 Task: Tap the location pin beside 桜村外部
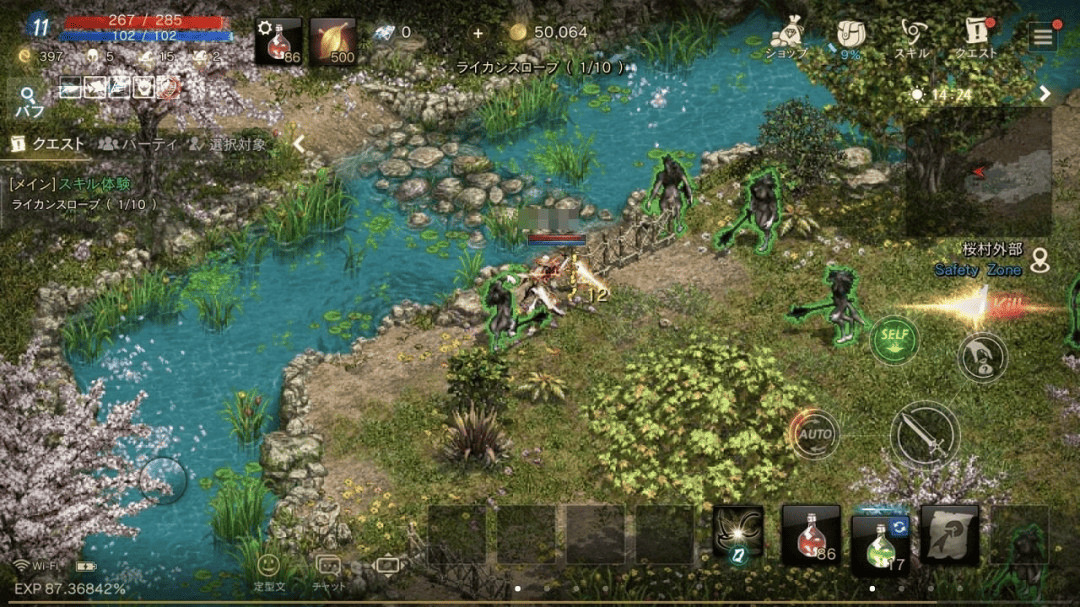point(1041,260)
